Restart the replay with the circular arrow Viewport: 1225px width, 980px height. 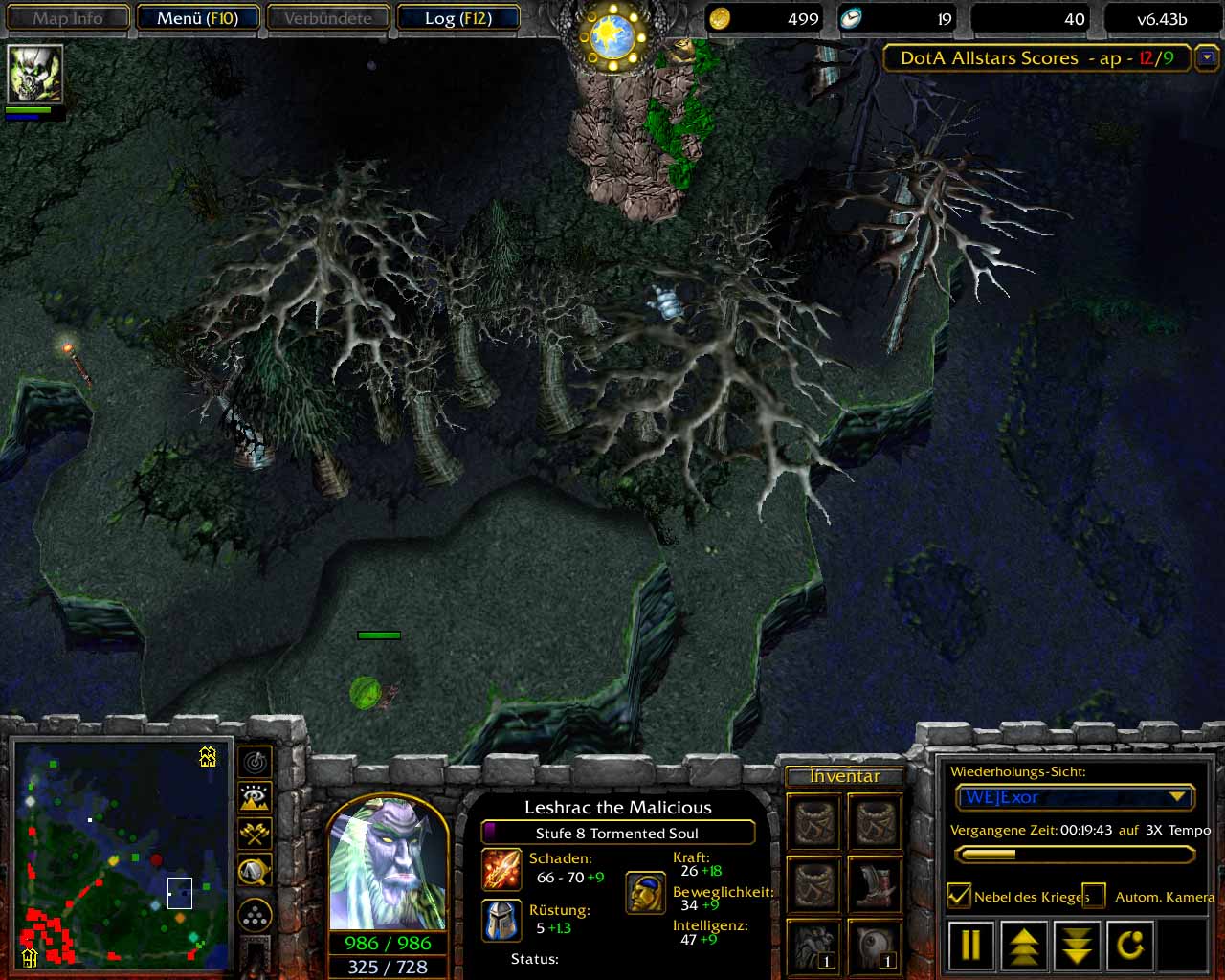coord(1130,946)
